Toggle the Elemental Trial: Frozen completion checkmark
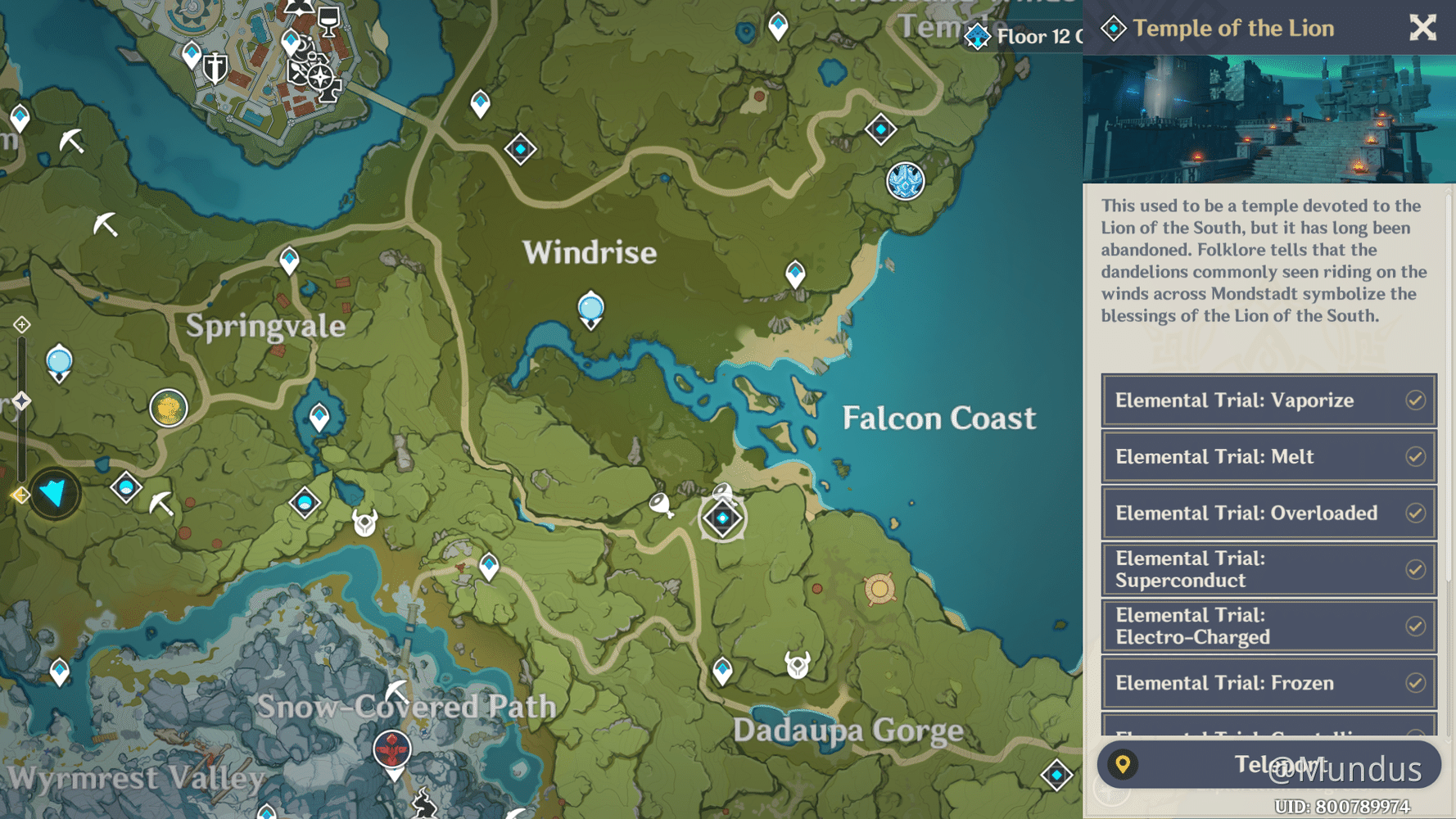The image size is (1456, 819). click(x=1416, y=682)
